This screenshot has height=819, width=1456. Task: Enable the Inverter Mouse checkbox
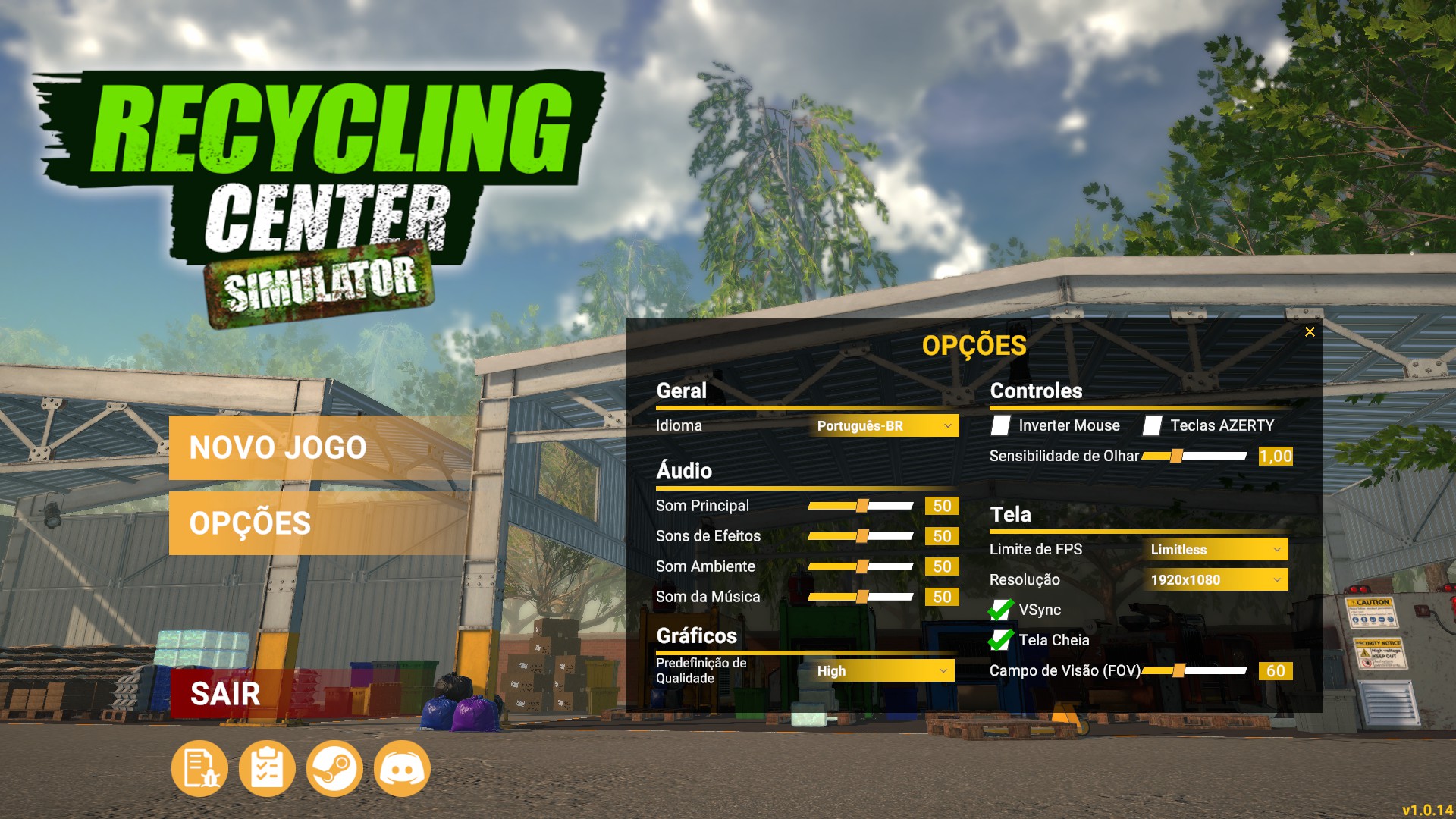coord(1001,425)
